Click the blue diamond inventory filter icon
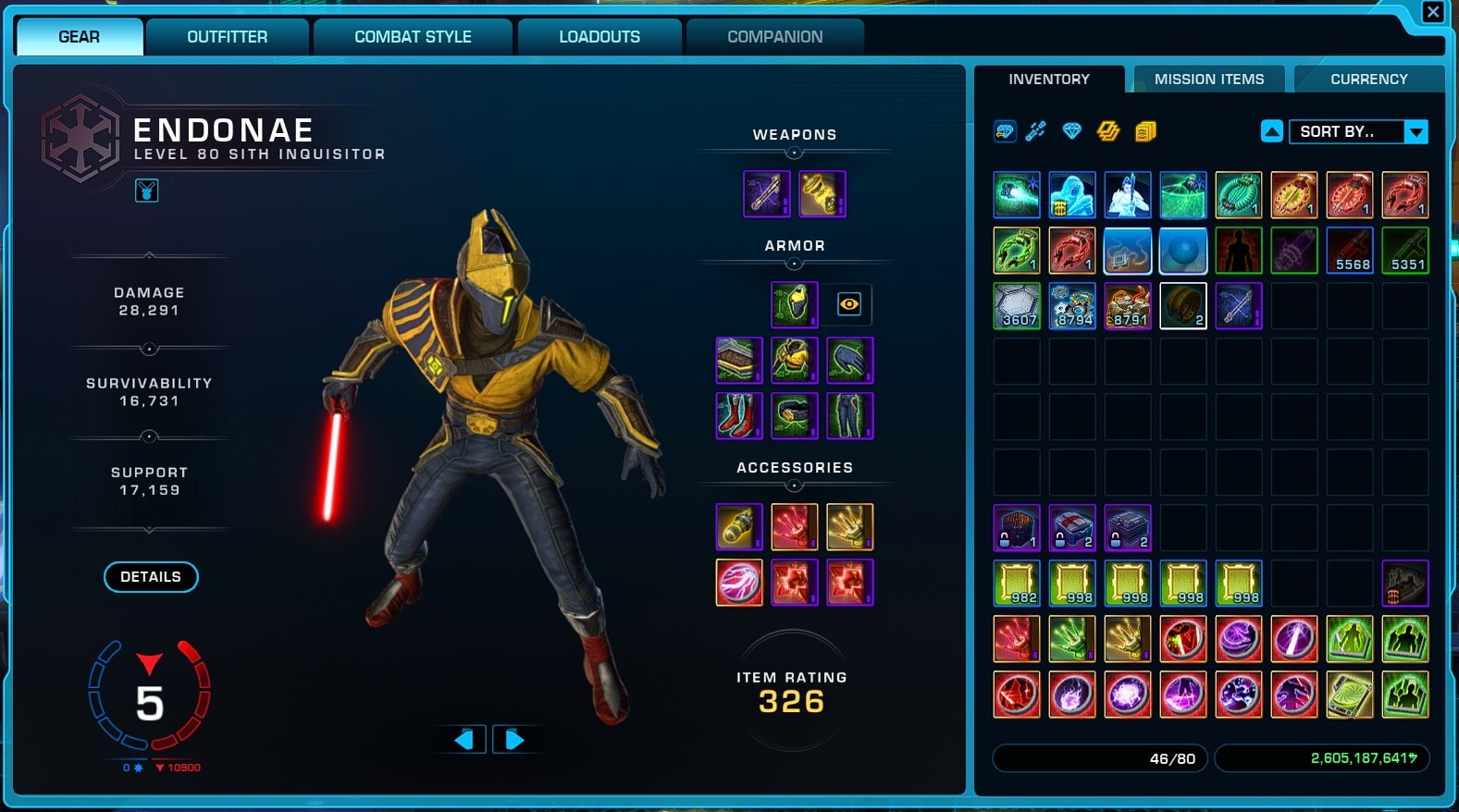The image size is (1459, 812). [1071, 131]
